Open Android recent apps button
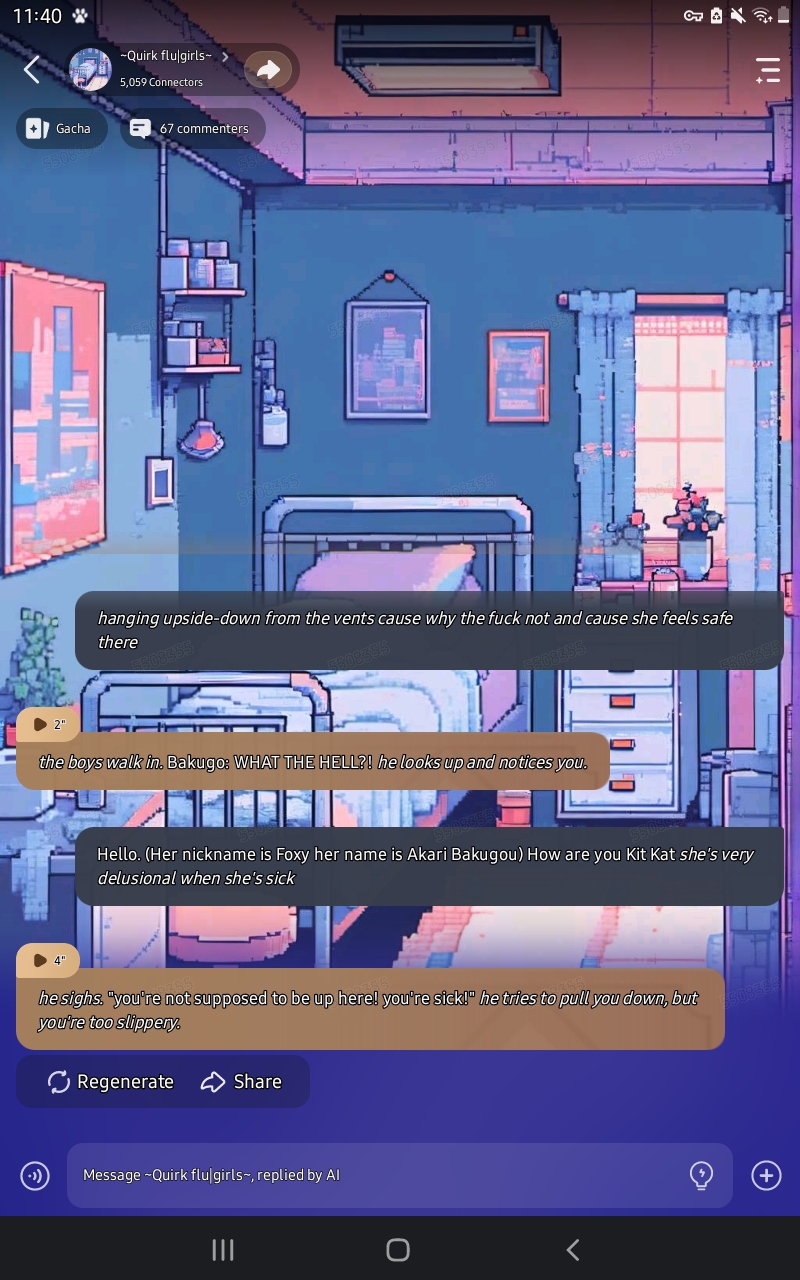The image size is (800, 1280). pyautogui.click(x=223, y=1249)
